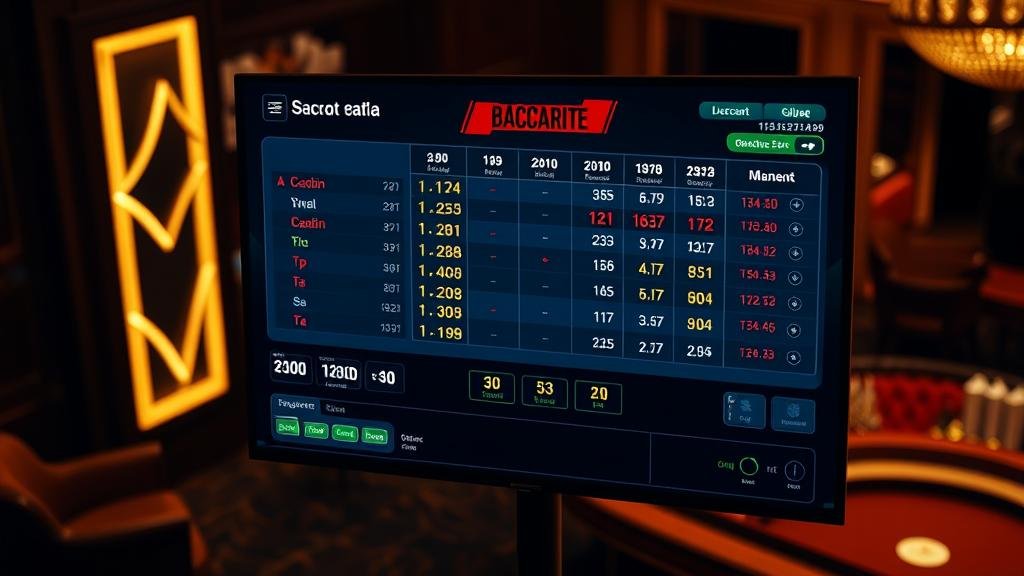
Task: Pick the green-outlined 53 box
Action: [545, 390]
